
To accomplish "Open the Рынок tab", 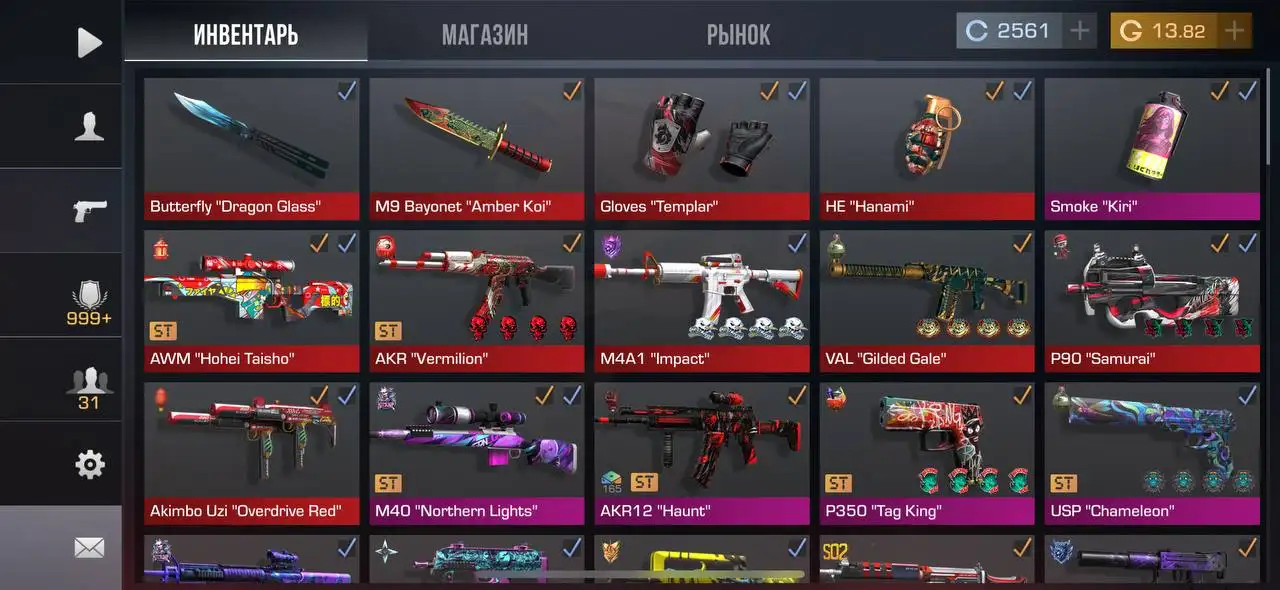I will [738, 35].
